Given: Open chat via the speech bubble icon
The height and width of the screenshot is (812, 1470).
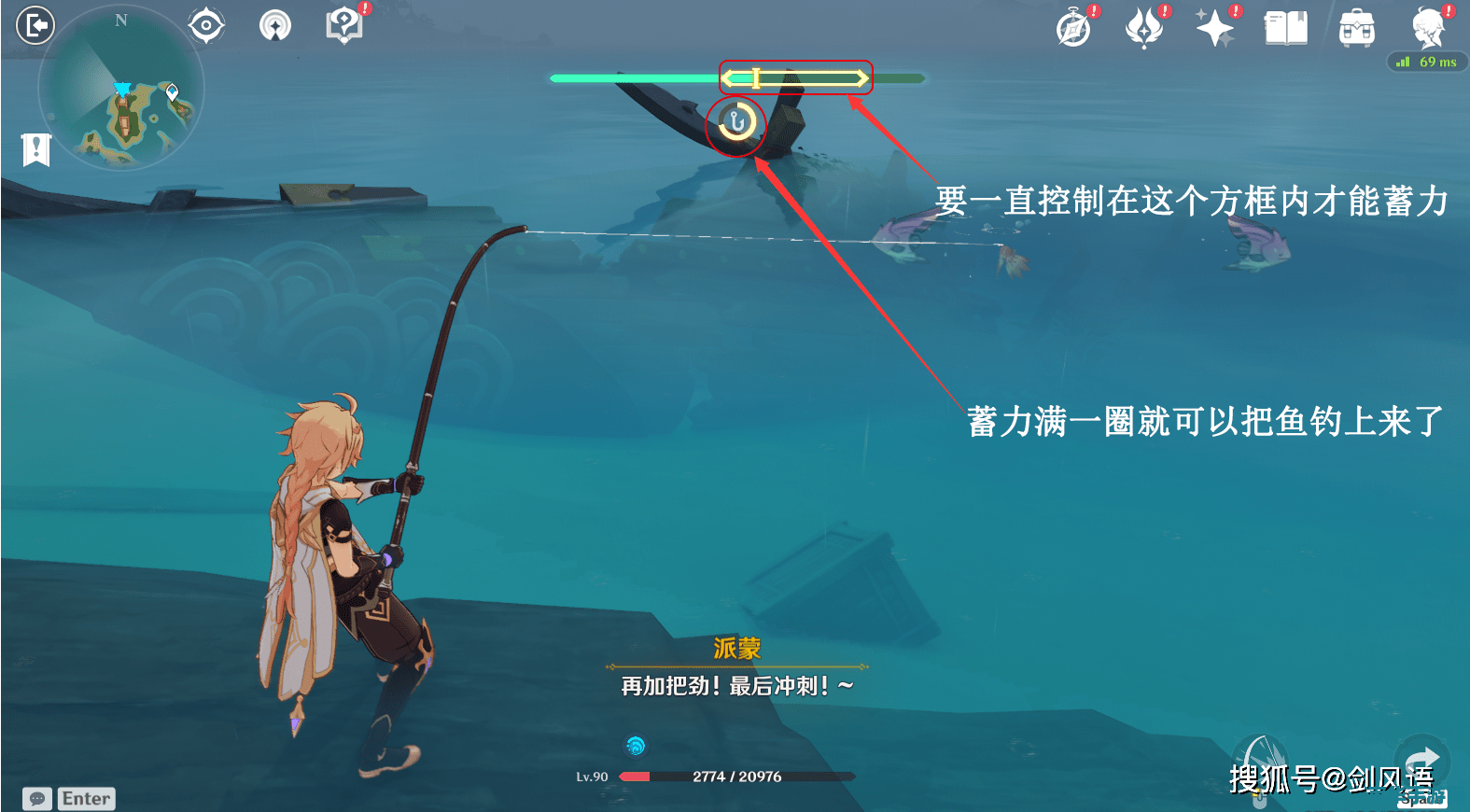Looking at the screenshot, I should pos(37,799).
